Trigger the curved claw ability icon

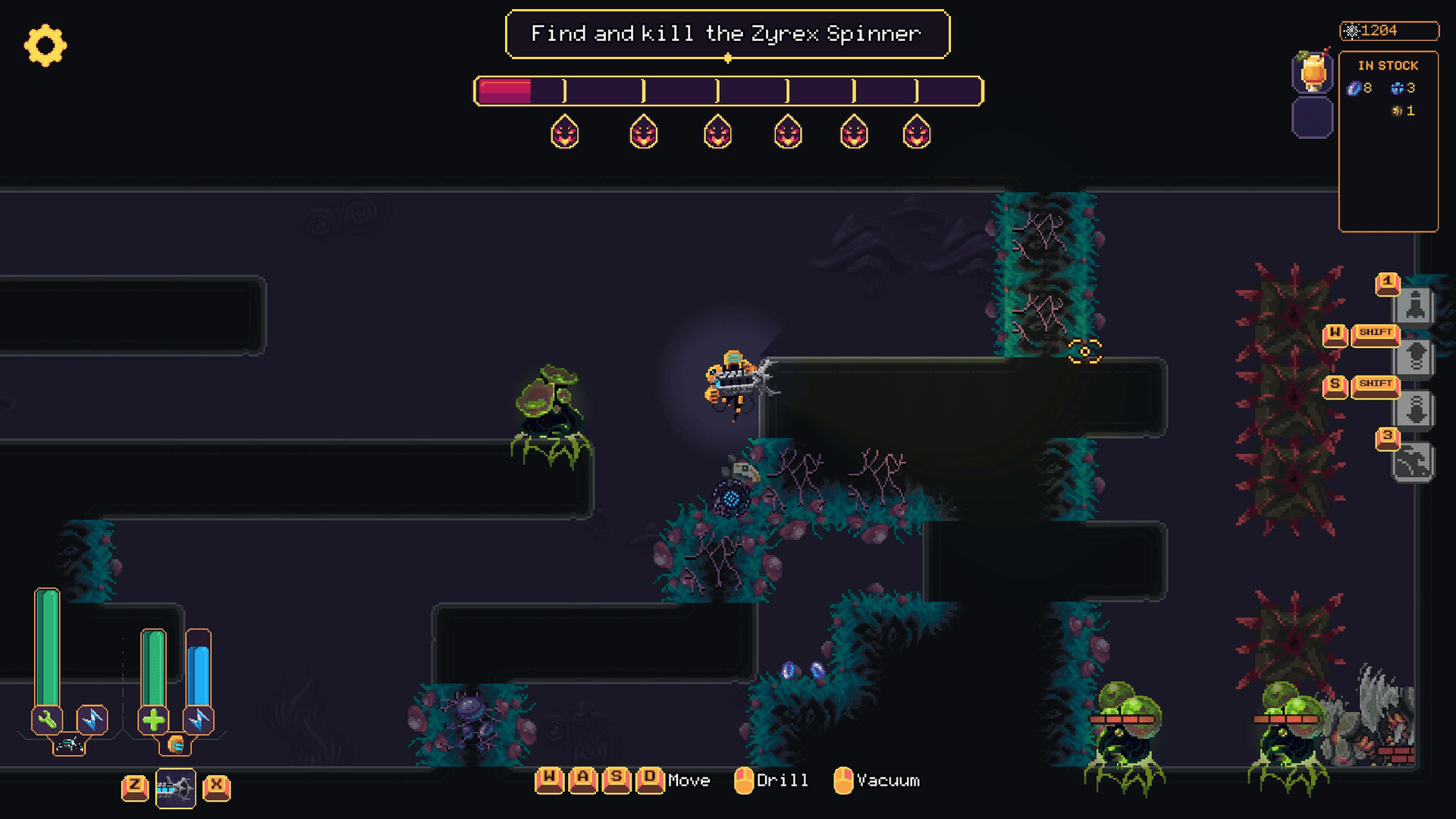(x=1412, y=462)
